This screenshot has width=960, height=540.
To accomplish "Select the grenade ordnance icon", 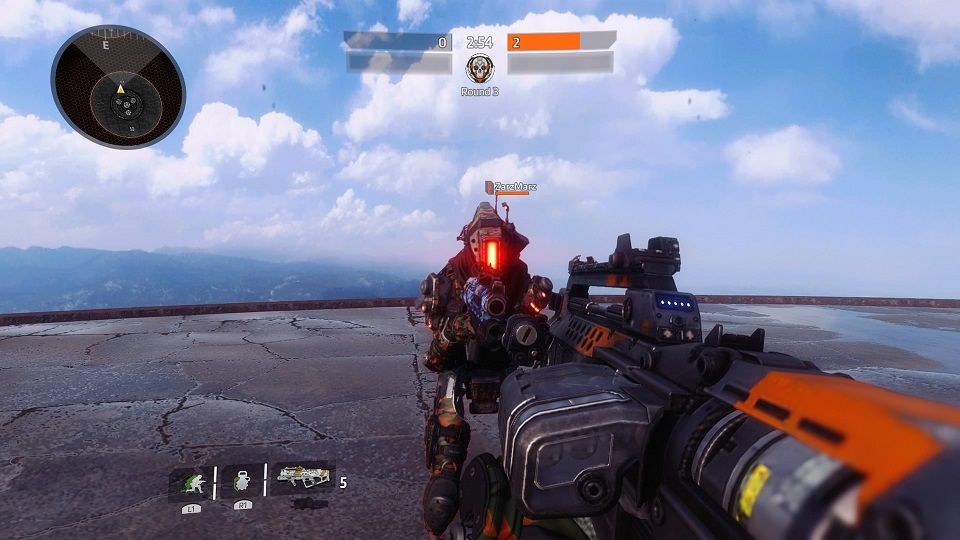I will [241, 481].
